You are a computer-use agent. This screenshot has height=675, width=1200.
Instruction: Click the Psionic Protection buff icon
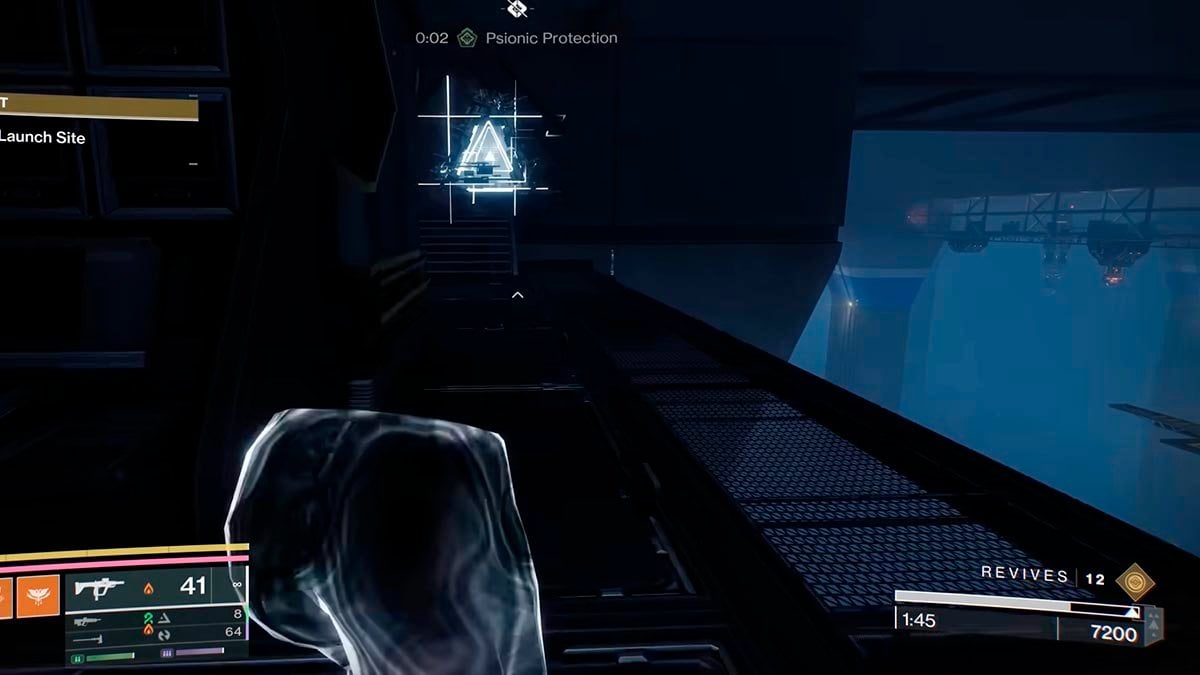[465, 38]
